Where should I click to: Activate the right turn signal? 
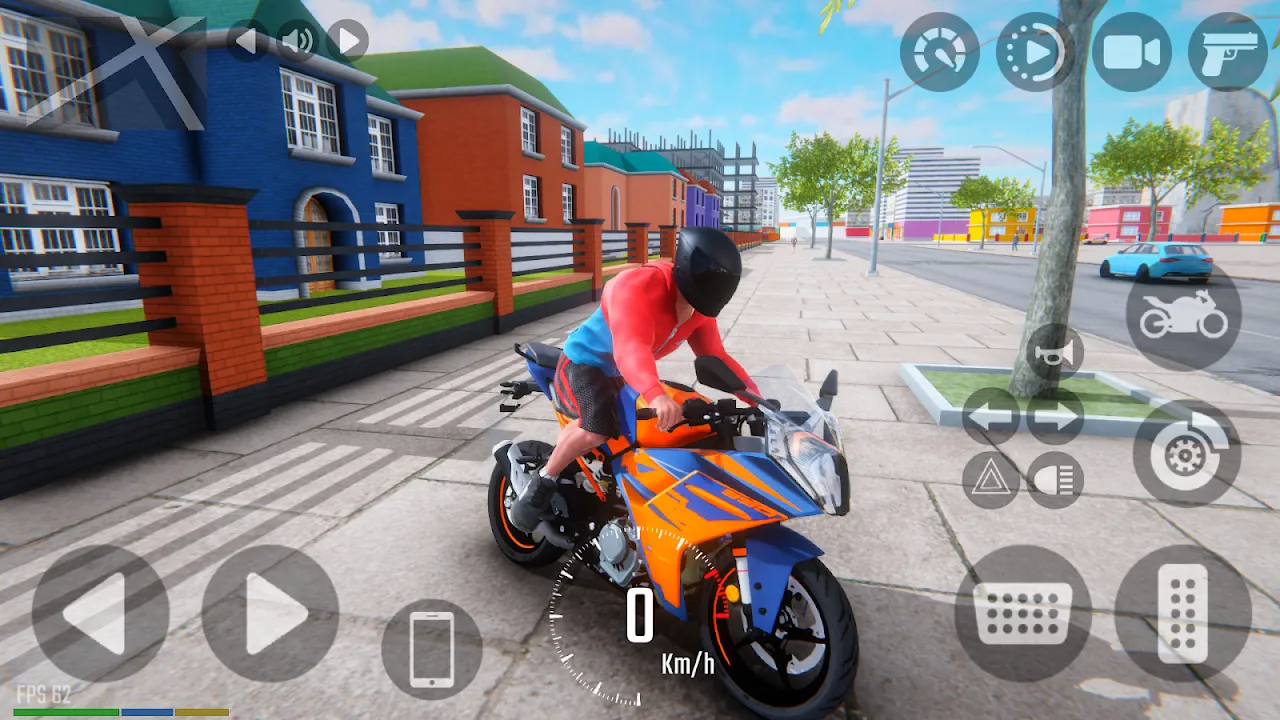tap(1055, 416)
